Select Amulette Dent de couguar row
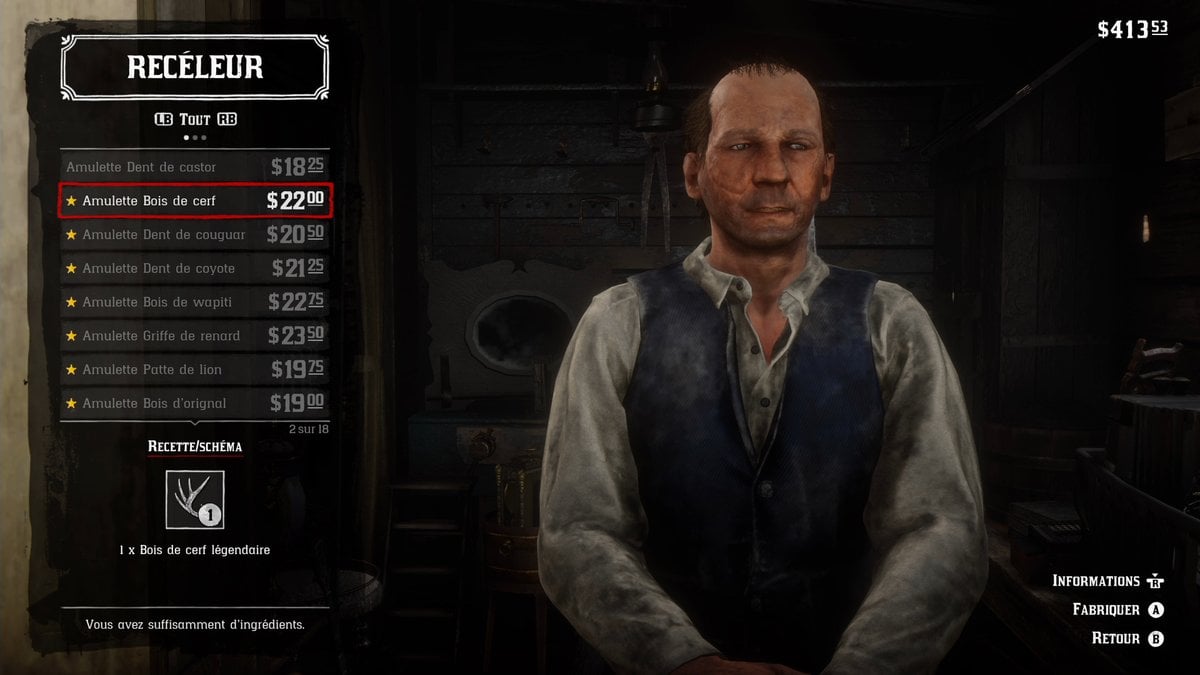 pos(195,235)
